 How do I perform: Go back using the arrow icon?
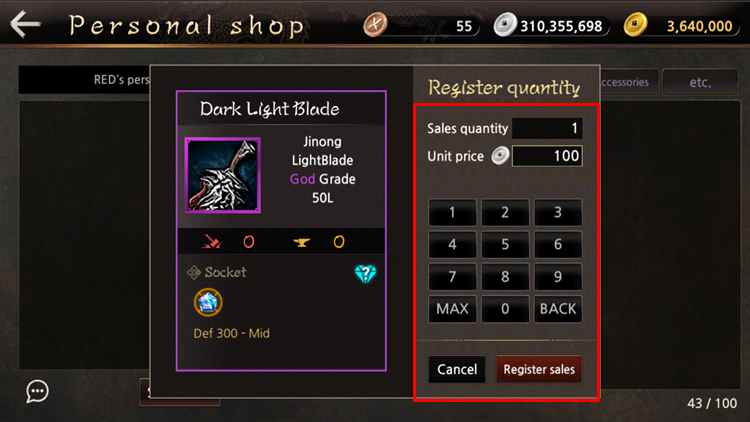pyautogui.click(x=25, y=24)
